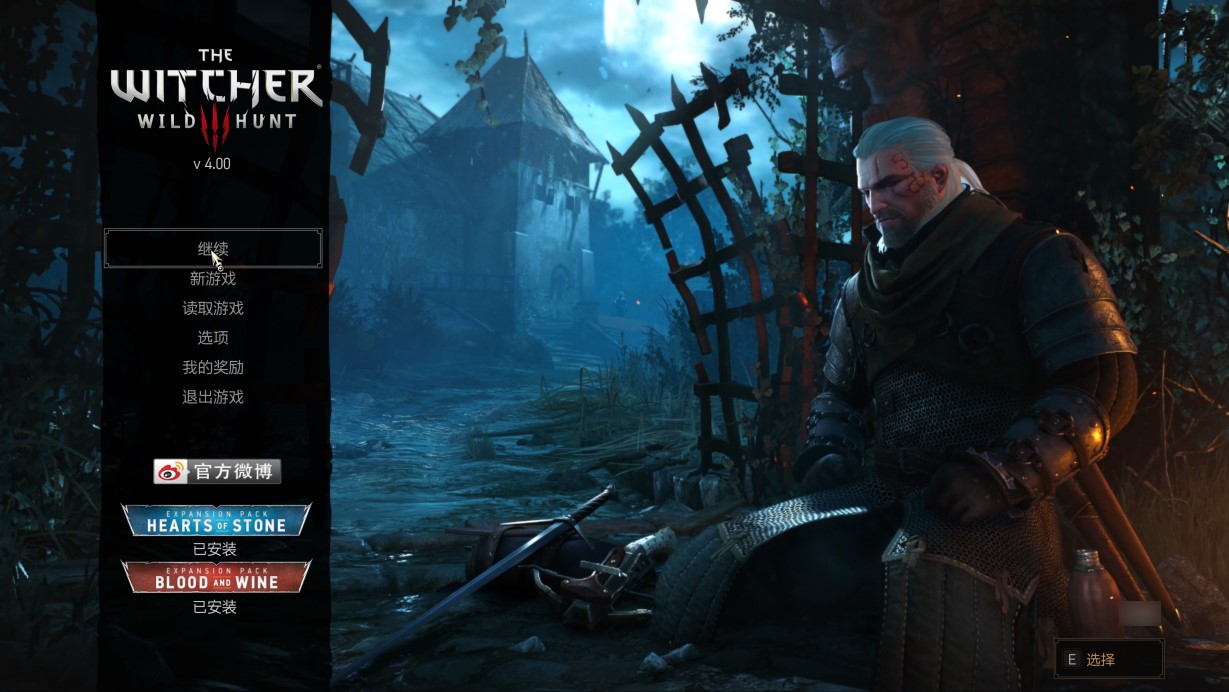
Task: Start a new game with 新游戏
Action: pos(213,279)
